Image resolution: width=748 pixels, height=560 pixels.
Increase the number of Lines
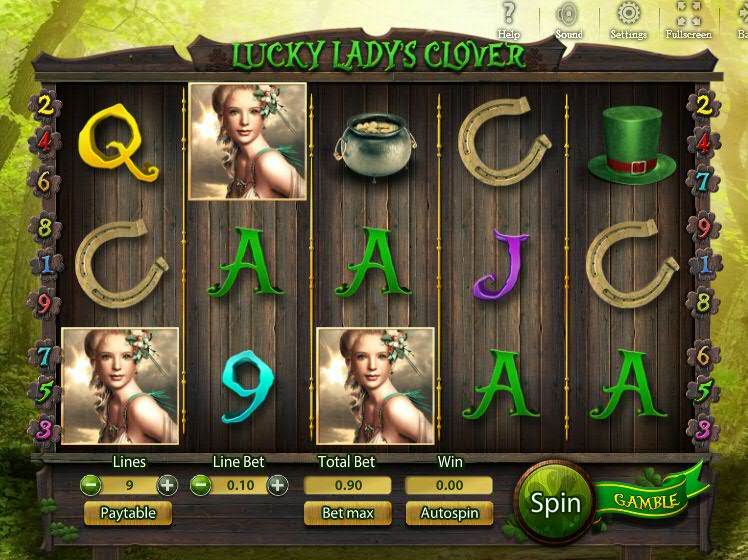167,485
